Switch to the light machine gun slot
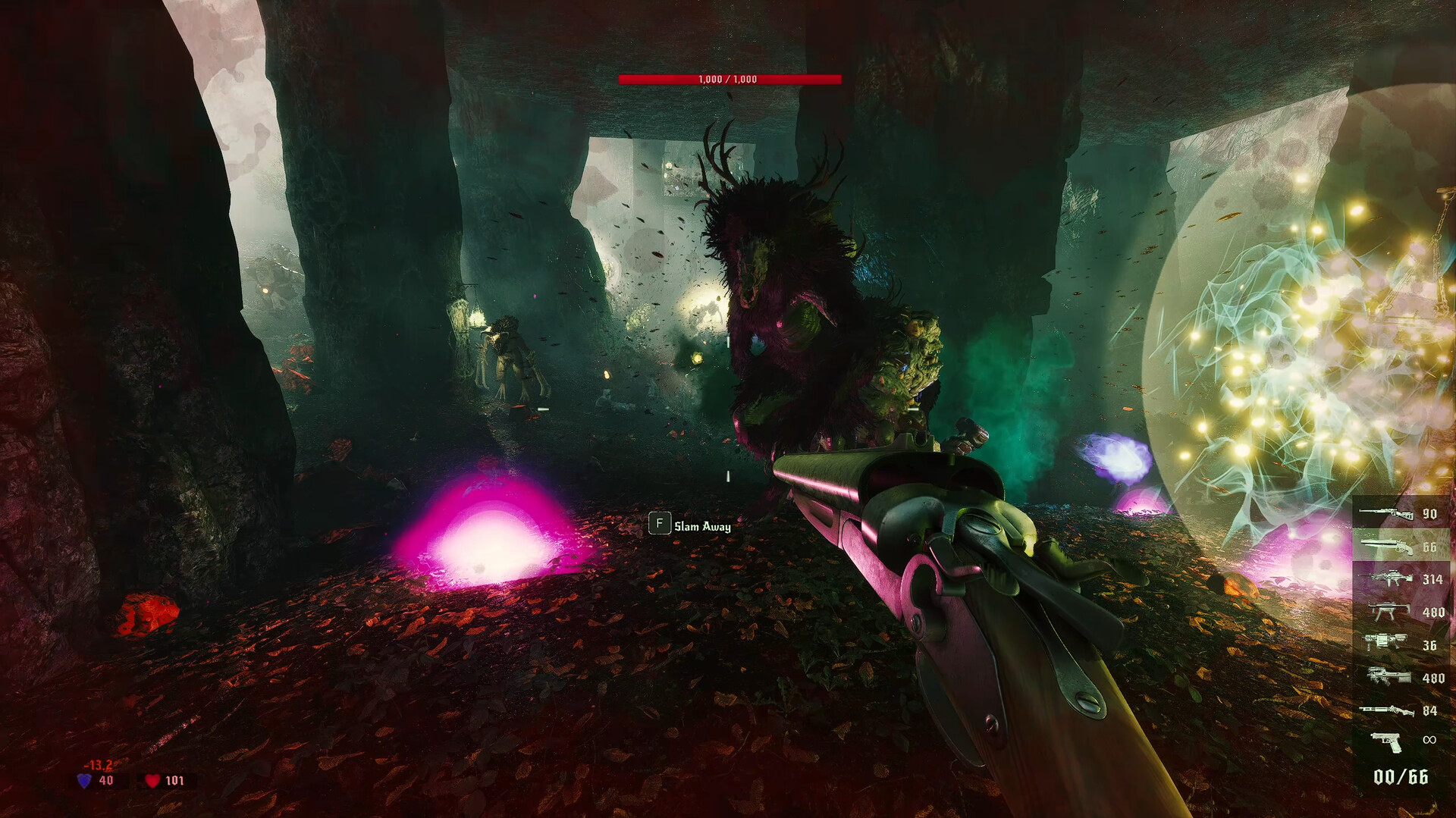Screen dimensions: 1456x818 (x=1386, y=579)
